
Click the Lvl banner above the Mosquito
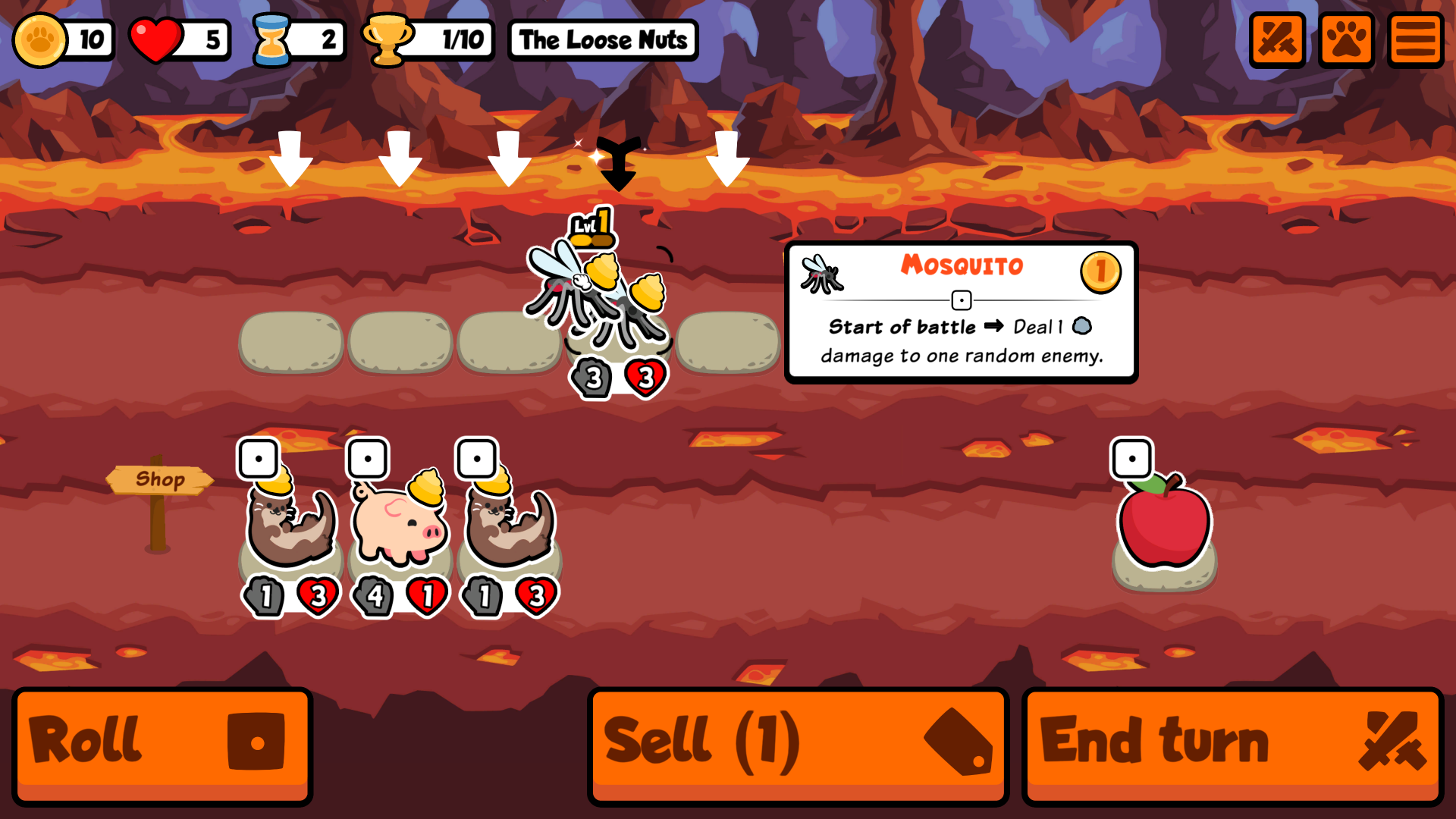[591, 226]
